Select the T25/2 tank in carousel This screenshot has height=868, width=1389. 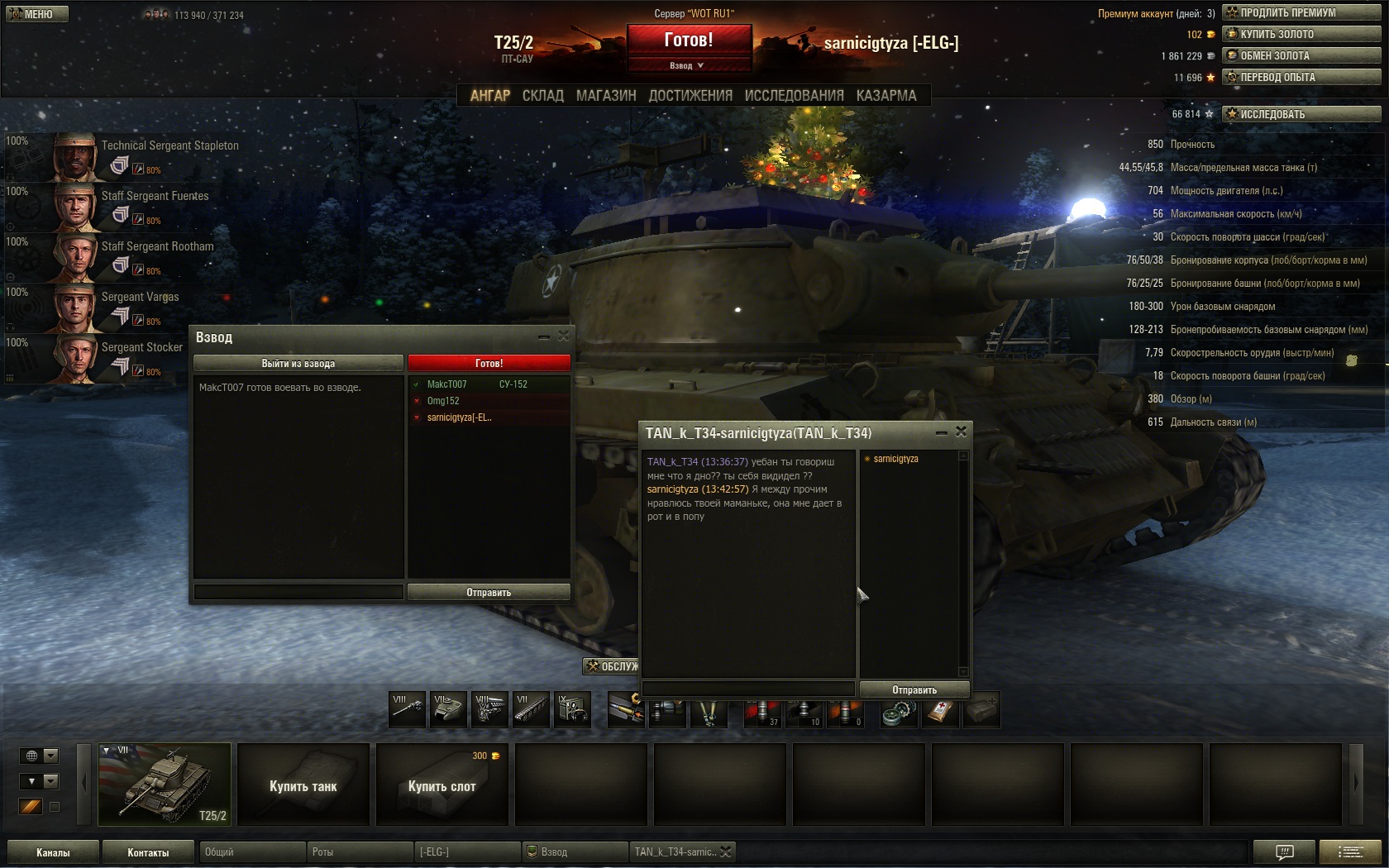[165, 784]
